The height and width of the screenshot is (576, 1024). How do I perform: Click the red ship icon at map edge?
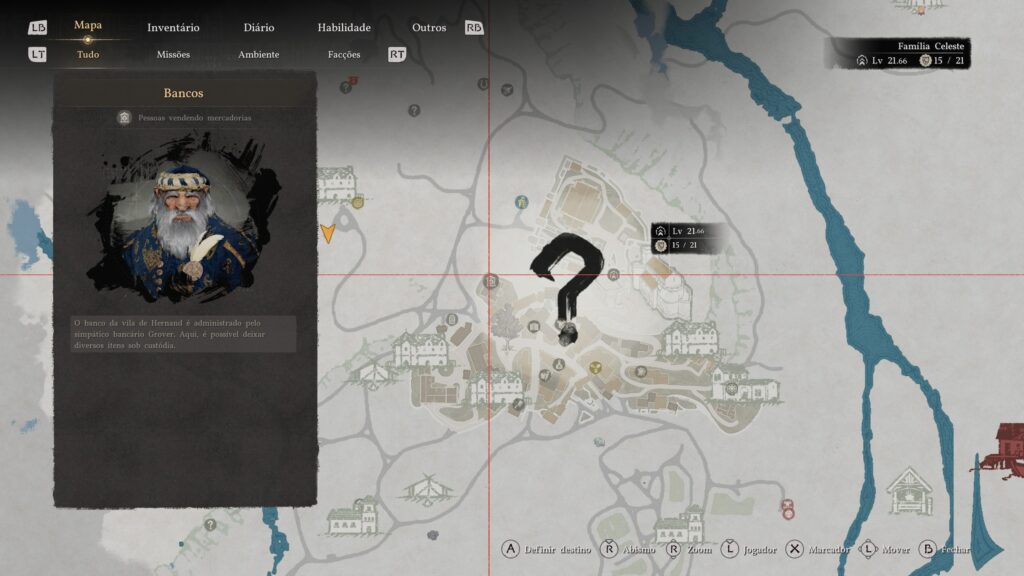pos(1002,449)
